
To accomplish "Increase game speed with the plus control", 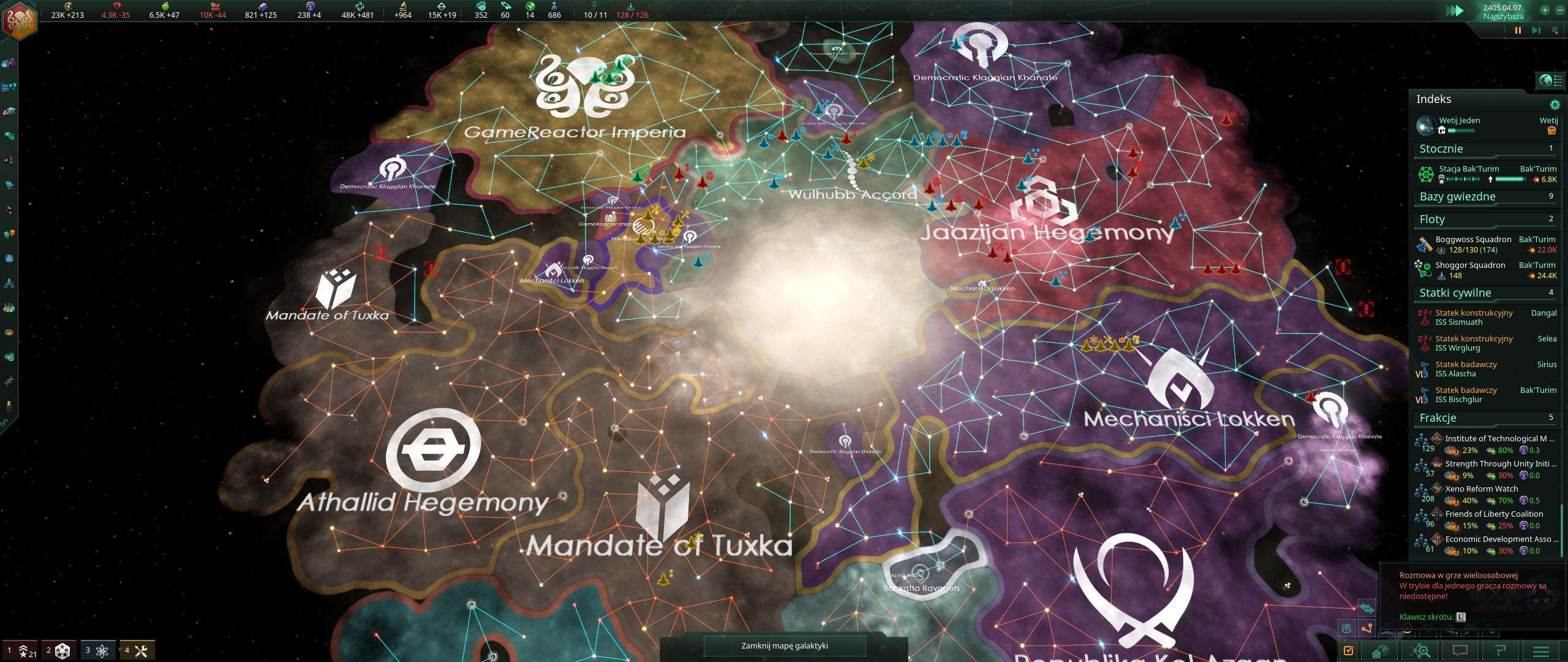I will [1545, 9].
